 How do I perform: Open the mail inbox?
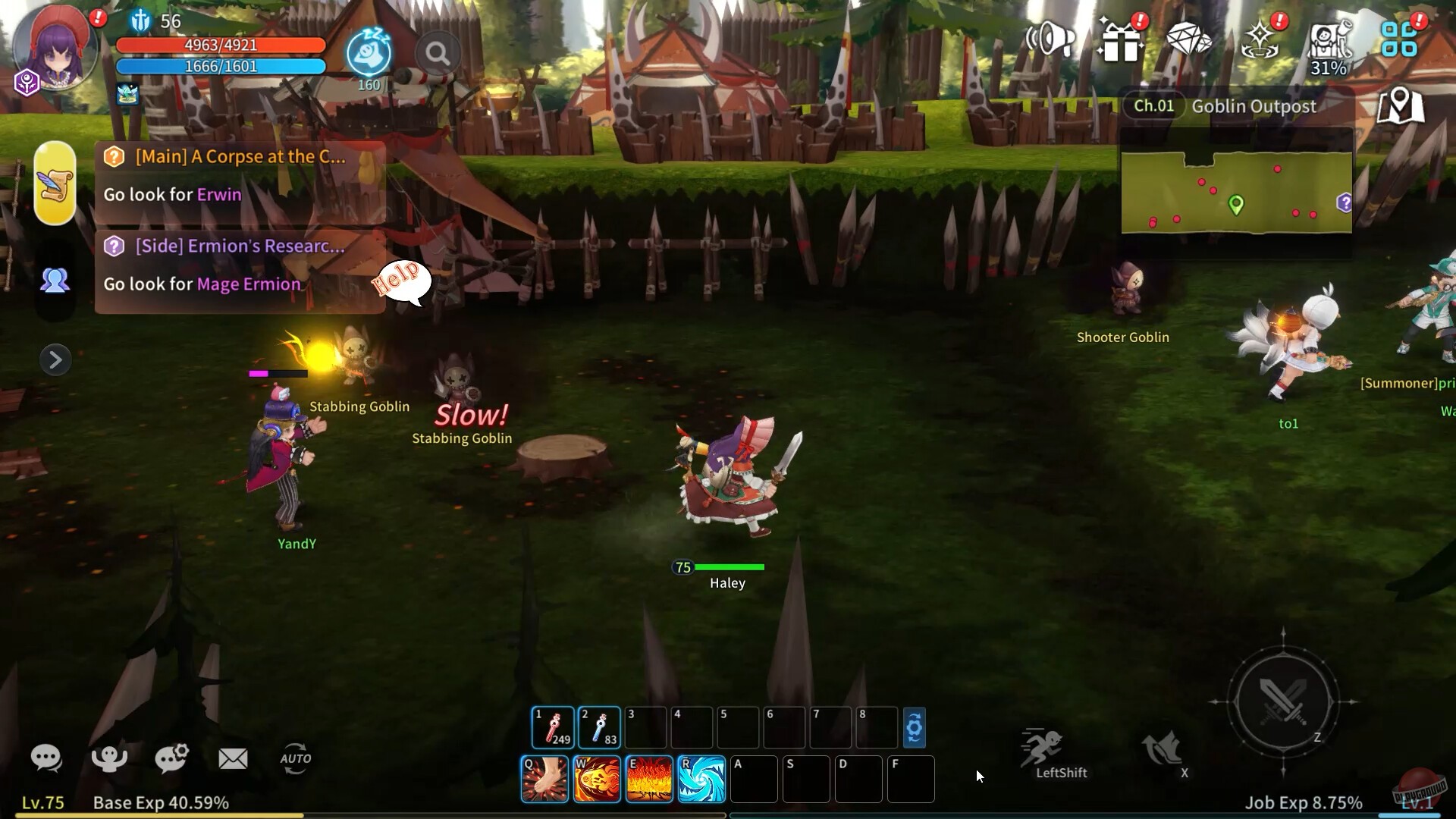point(233,758)
